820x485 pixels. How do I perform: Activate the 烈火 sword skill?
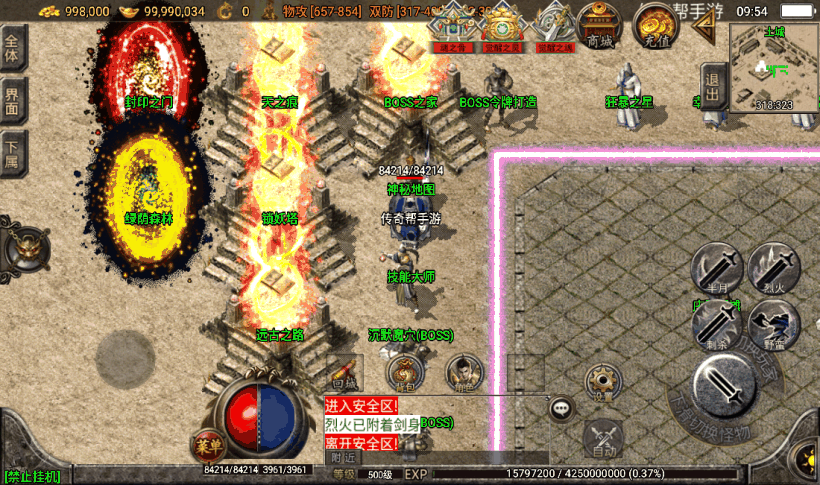pos(774,268)
